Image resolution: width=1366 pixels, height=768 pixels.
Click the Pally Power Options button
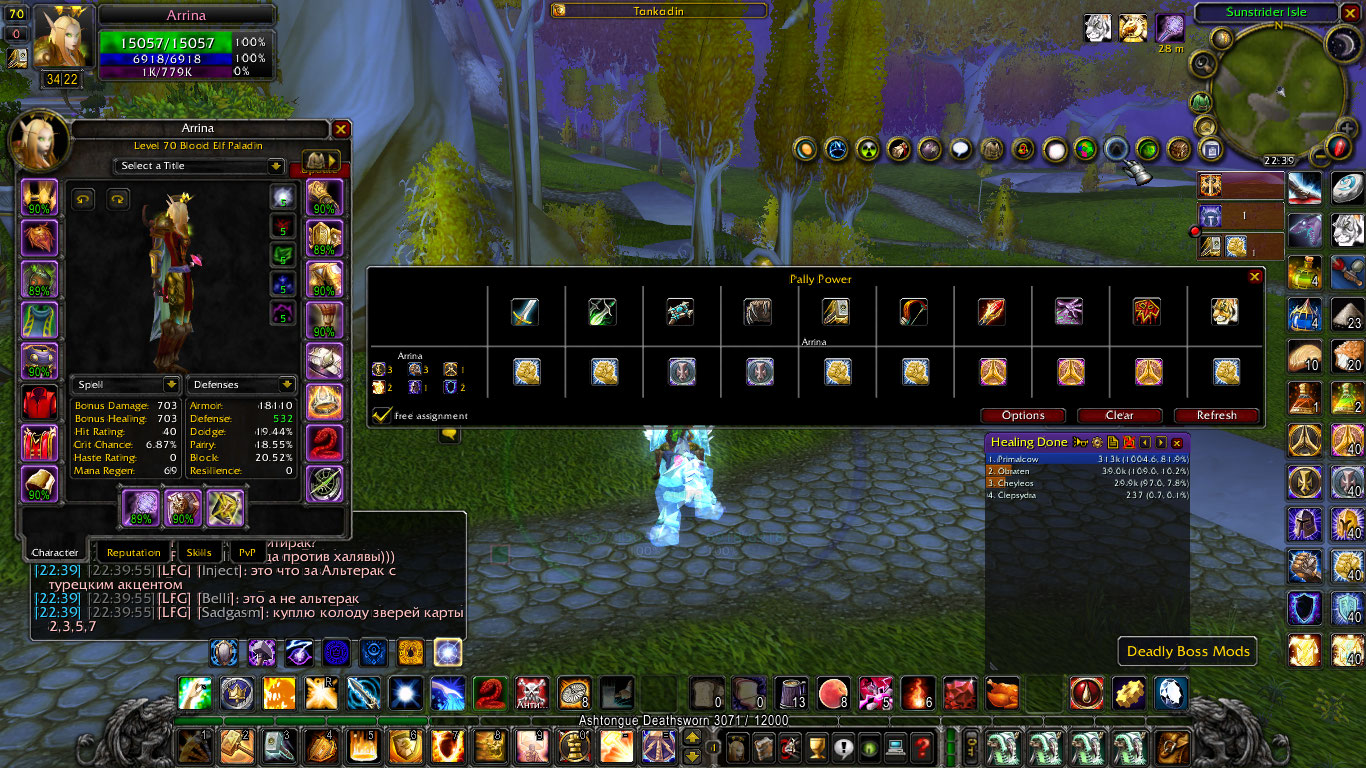coord(1023,415)
